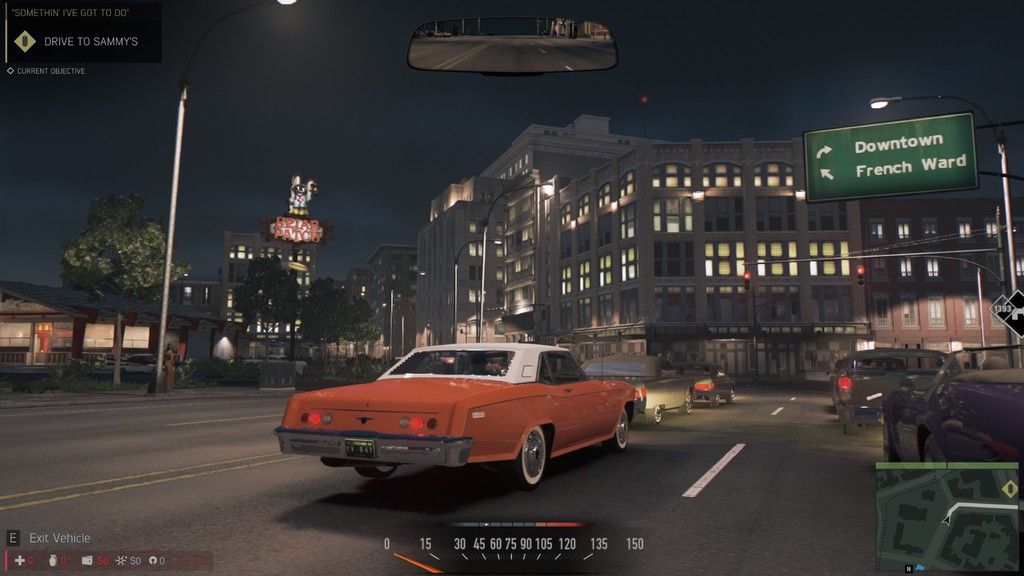Click the rear-view mirror display
The width and height of the screenshot is (1024, 576).
coord(512,46)
